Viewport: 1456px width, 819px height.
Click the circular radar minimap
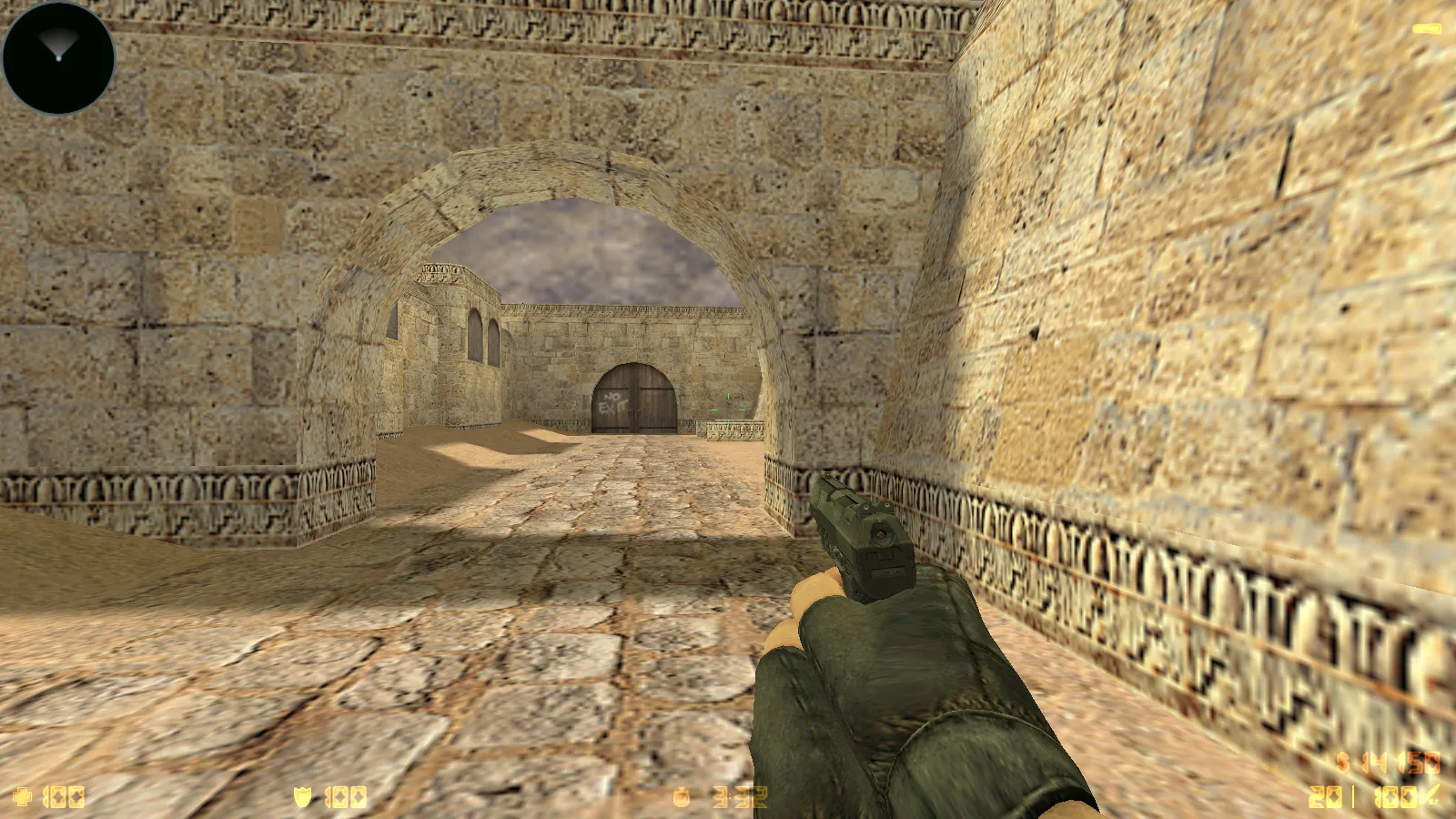click(x=59, y=58)
